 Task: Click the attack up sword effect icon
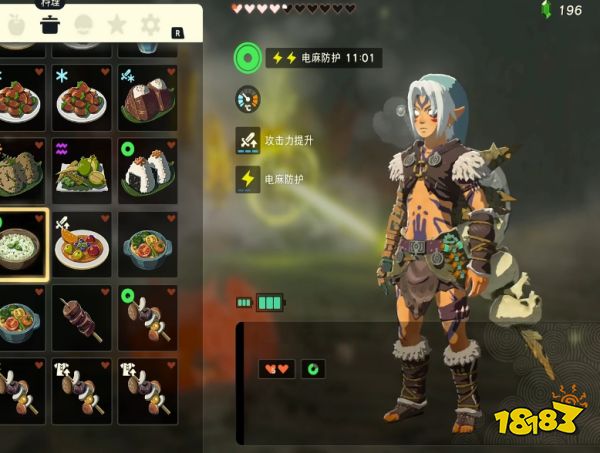click(247, 140)
